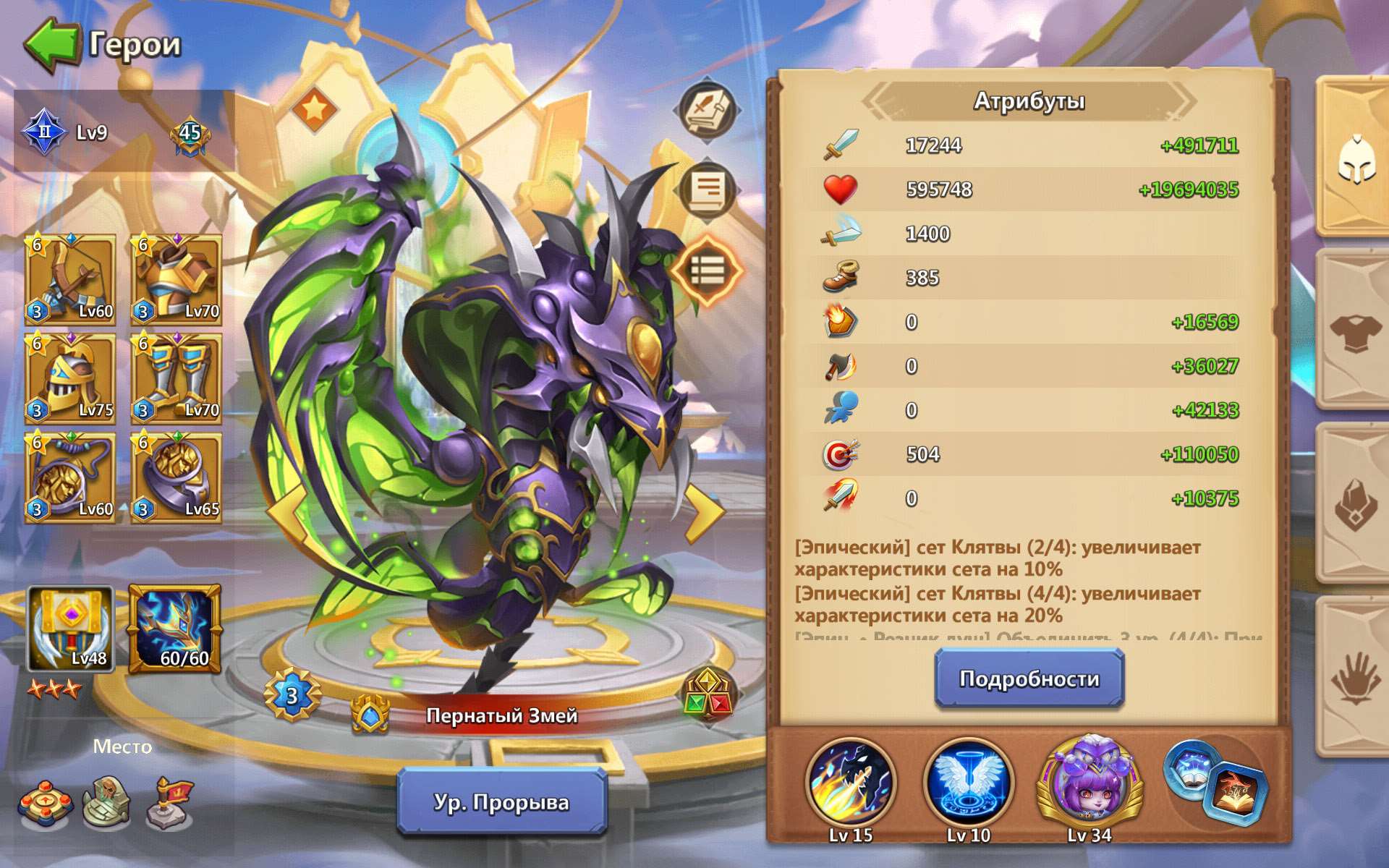Open the hero story scroll icon
The image size is (1389, 868).
pyautogui.click(x=707, y=188)
